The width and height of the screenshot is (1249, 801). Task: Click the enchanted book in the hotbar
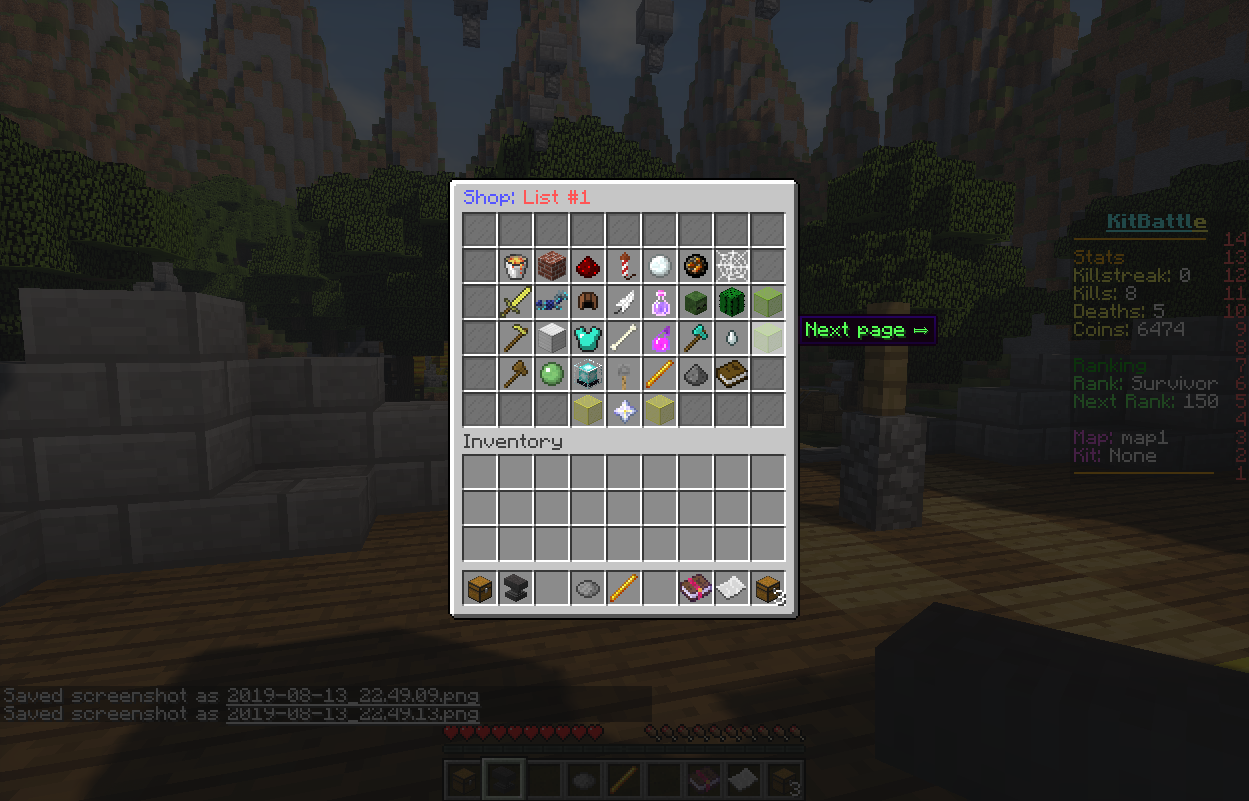[x=696, y=588]
